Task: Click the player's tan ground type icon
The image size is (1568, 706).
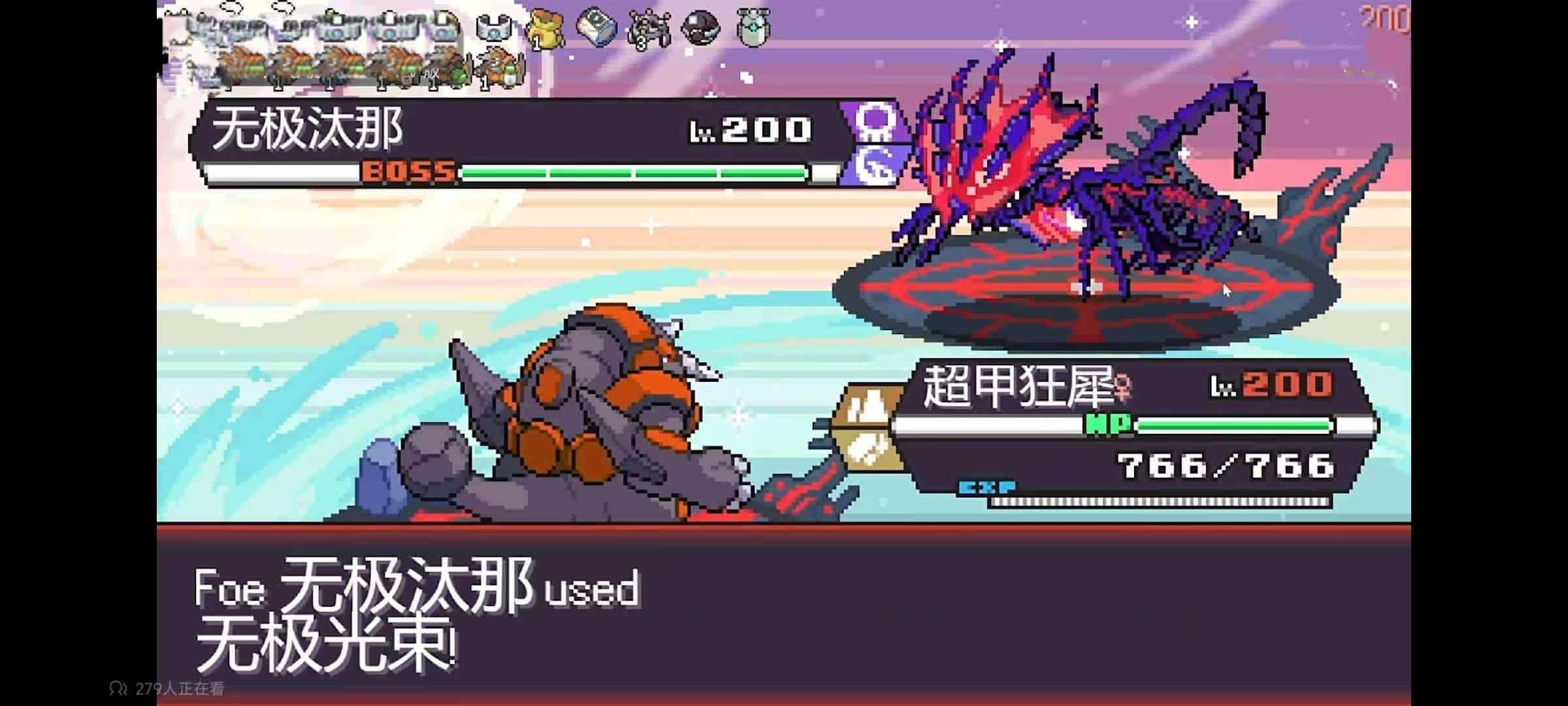Action: coord(868,407)
